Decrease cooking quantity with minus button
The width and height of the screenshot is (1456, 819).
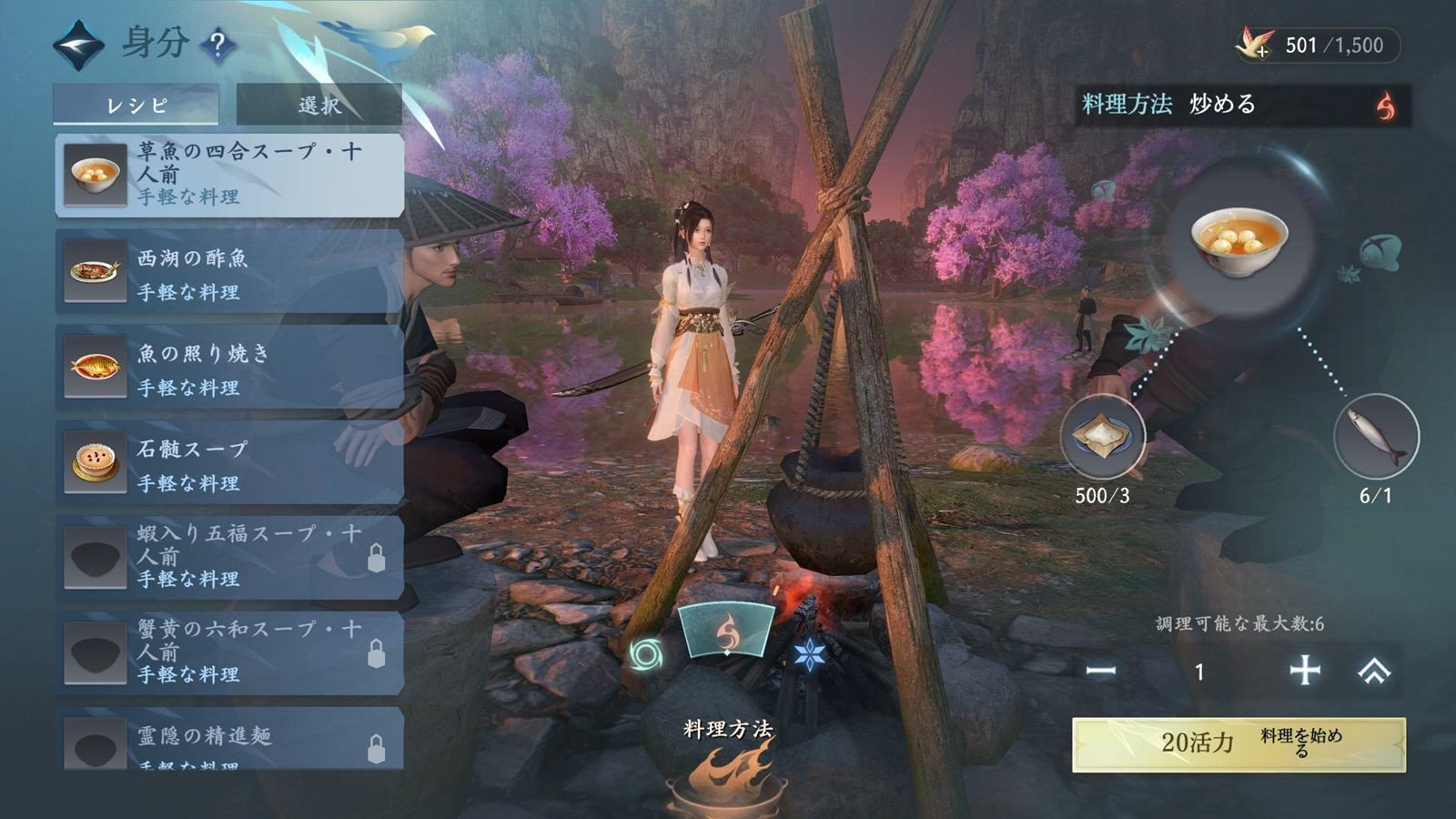click(x=1101, y=672)
